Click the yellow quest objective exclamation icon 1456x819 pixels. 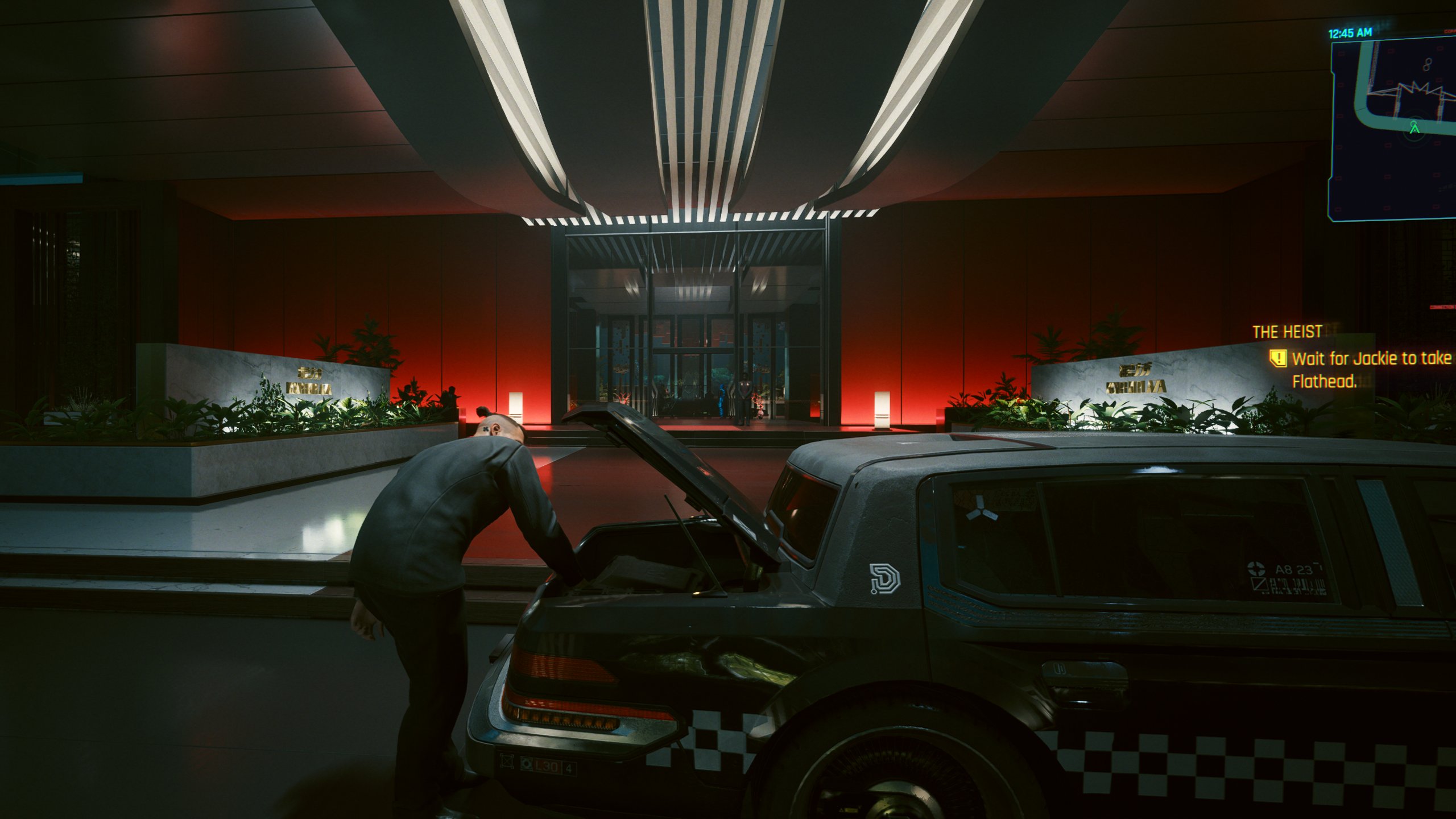pos(1279,358)
